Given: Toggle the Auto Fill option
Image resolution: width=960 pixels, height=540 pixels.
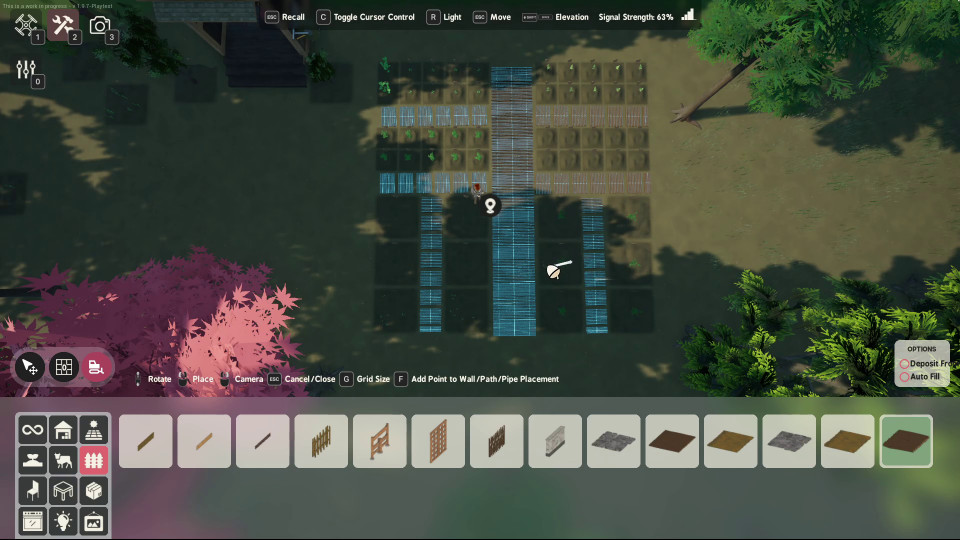Looking at the screenshot, I should point(905,377).
